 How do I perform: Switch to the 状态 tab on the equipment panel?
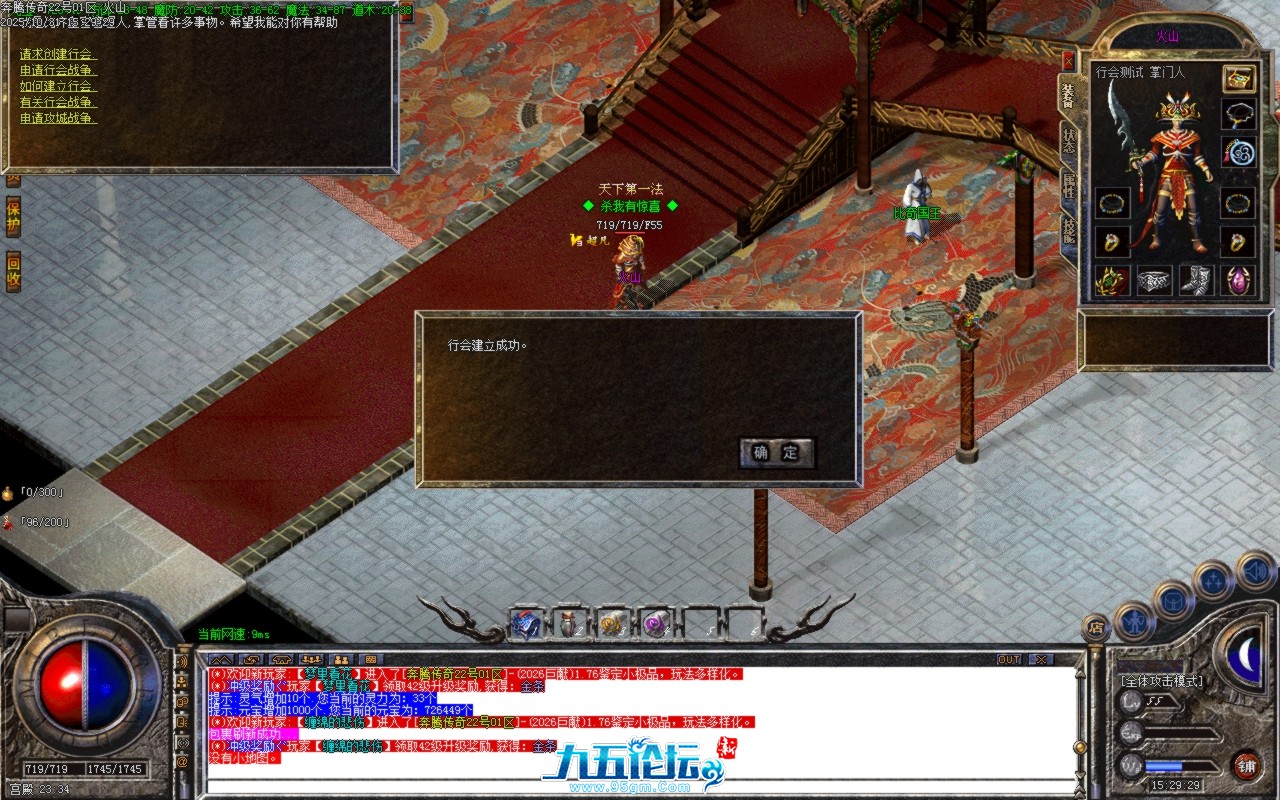1069,143
